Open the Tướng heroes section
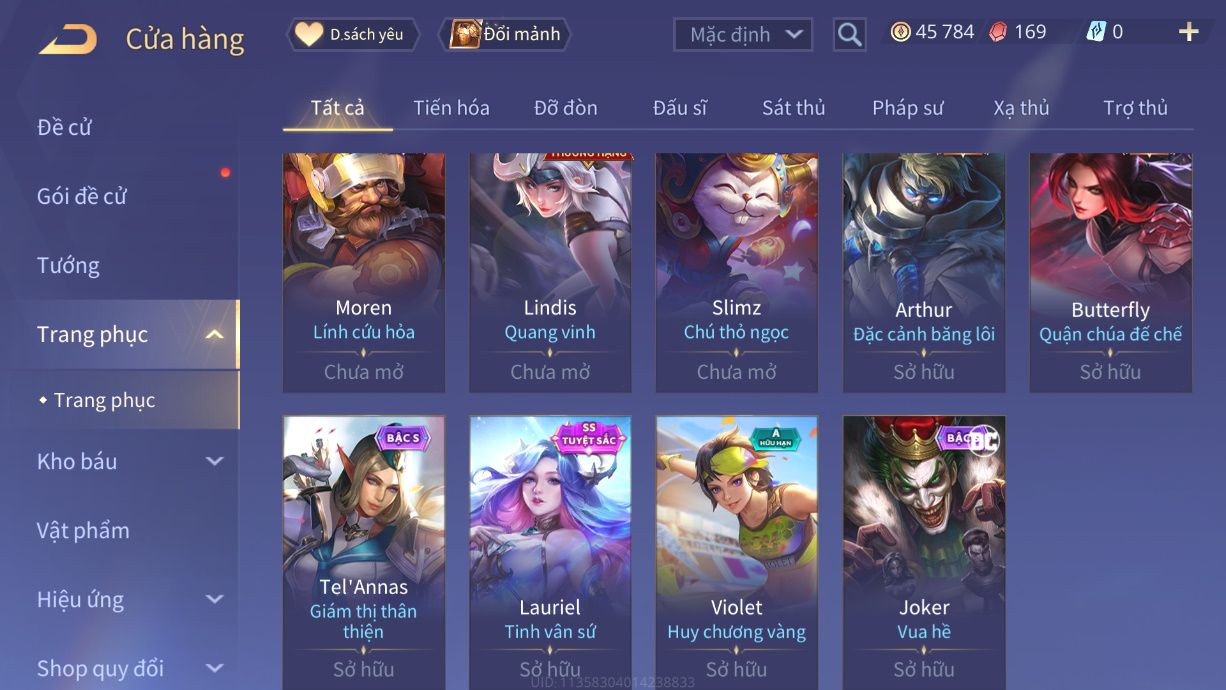Viewport: 1226px width, 690px height. coord(68,265)
